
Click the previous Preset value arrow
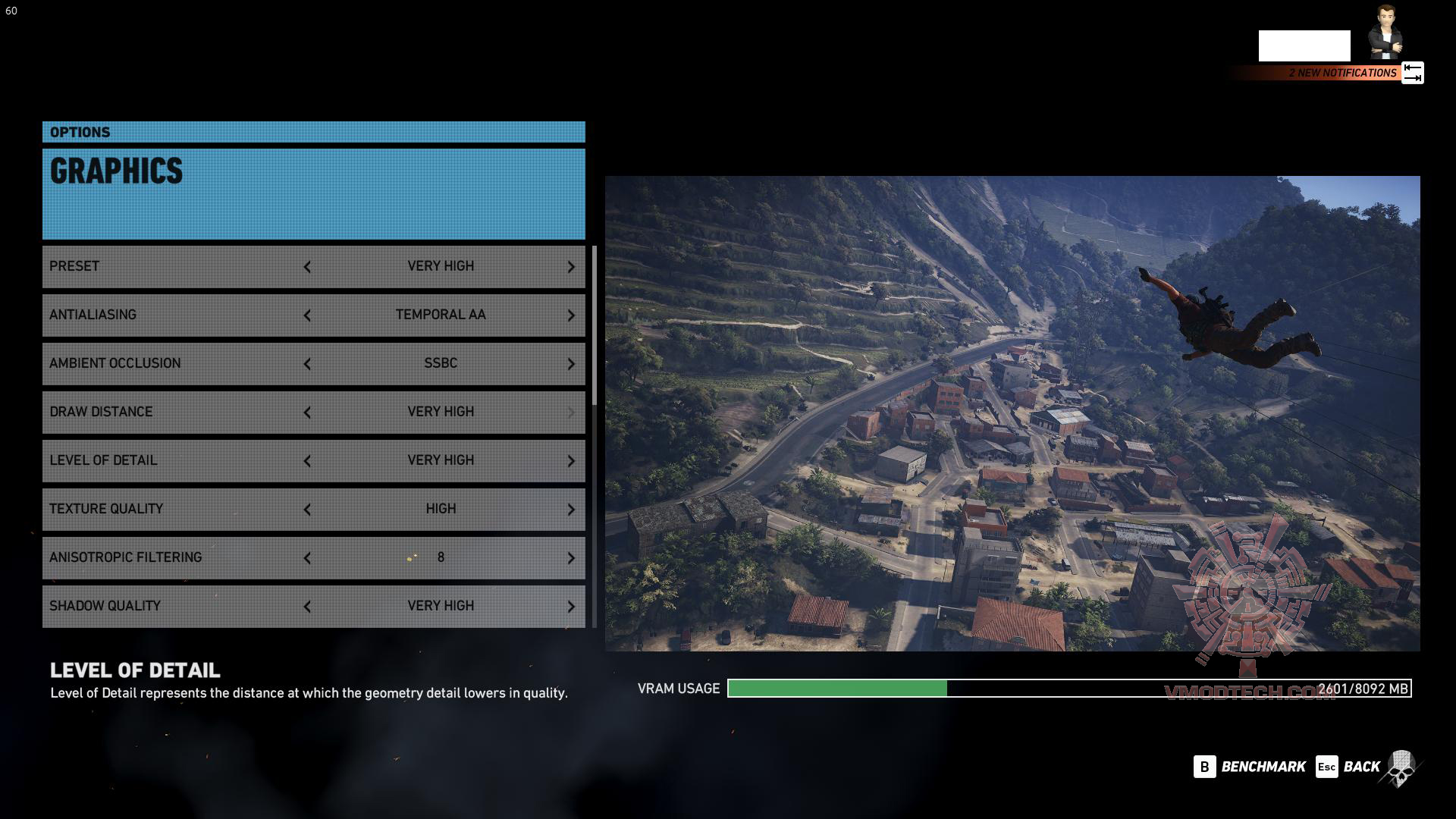coord(307,267)
